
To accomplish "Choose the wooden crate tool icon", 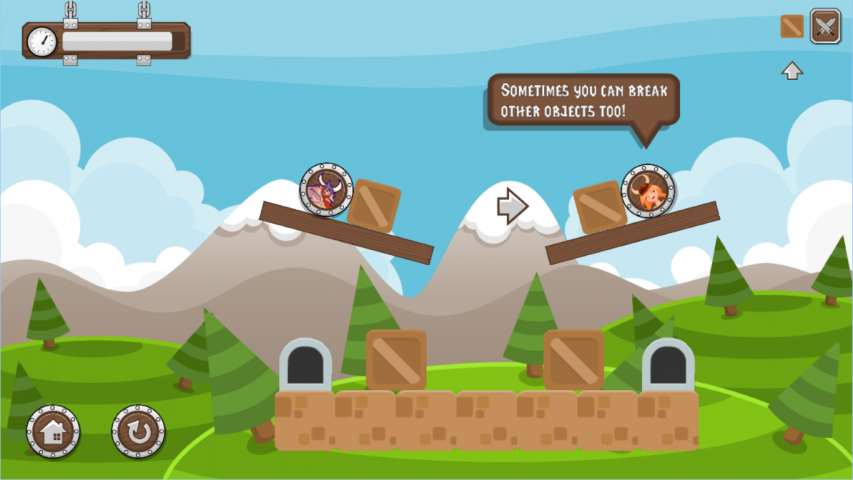I will tap(792, 26).
